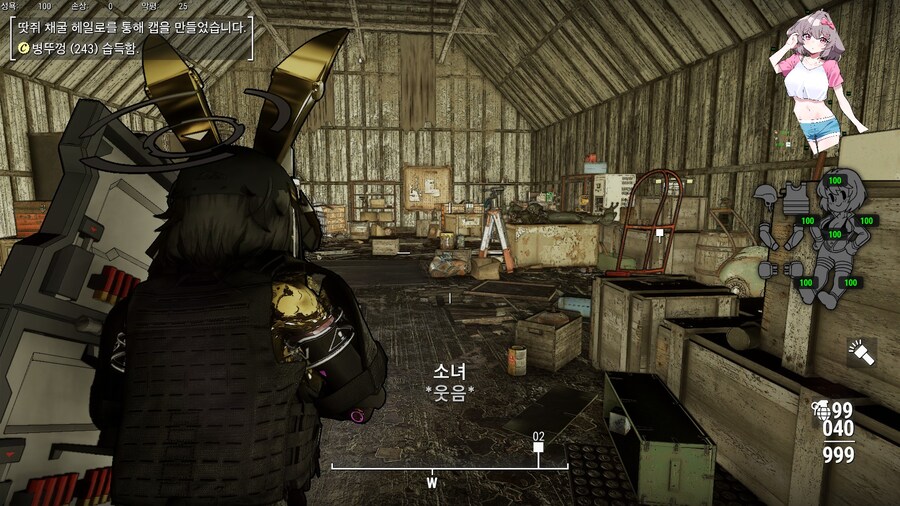
Task: Toggle the flashlight icon
Action: [861, 352]
